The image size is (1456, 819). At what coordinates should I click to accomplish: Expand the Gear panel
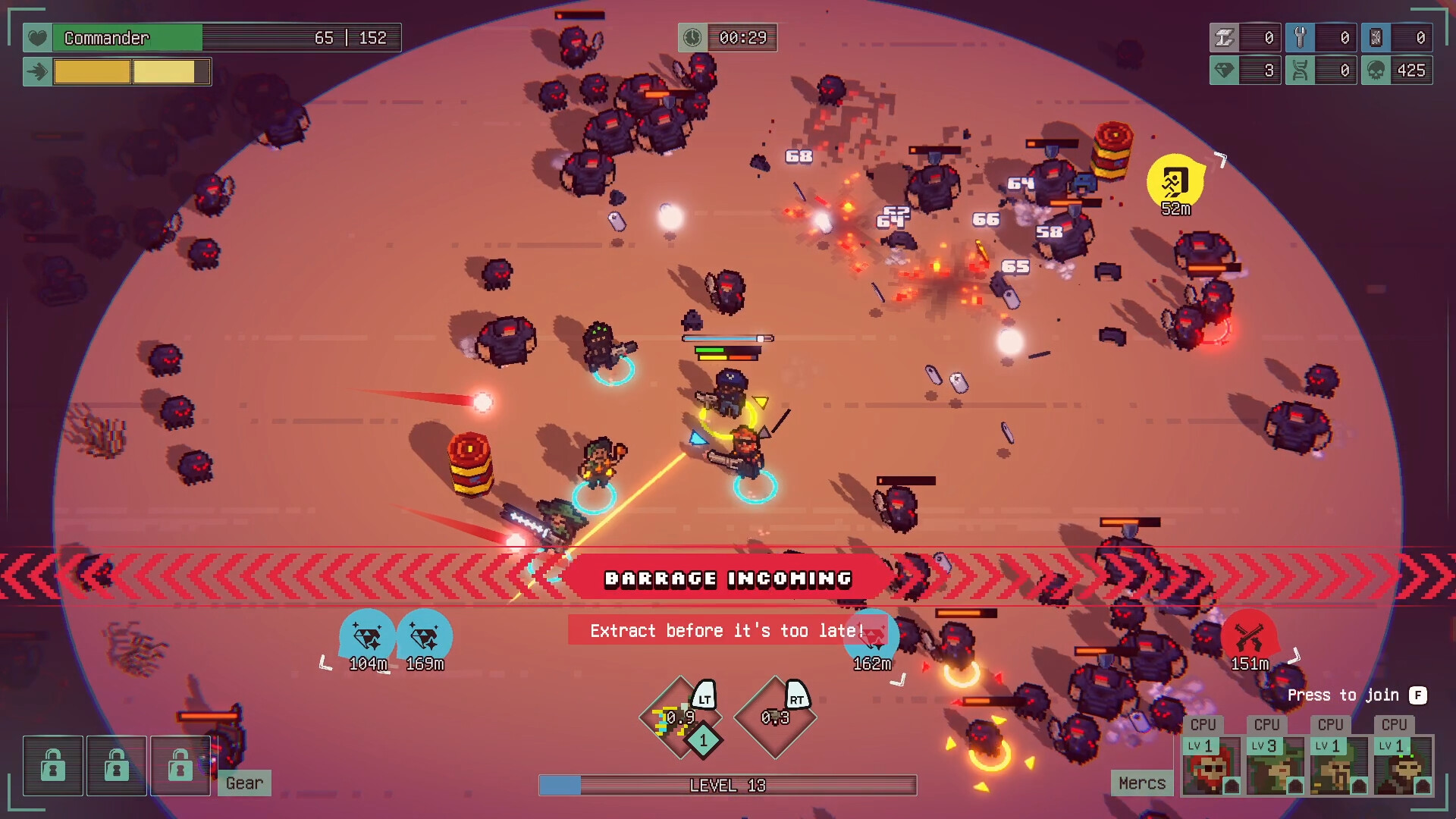244,783
